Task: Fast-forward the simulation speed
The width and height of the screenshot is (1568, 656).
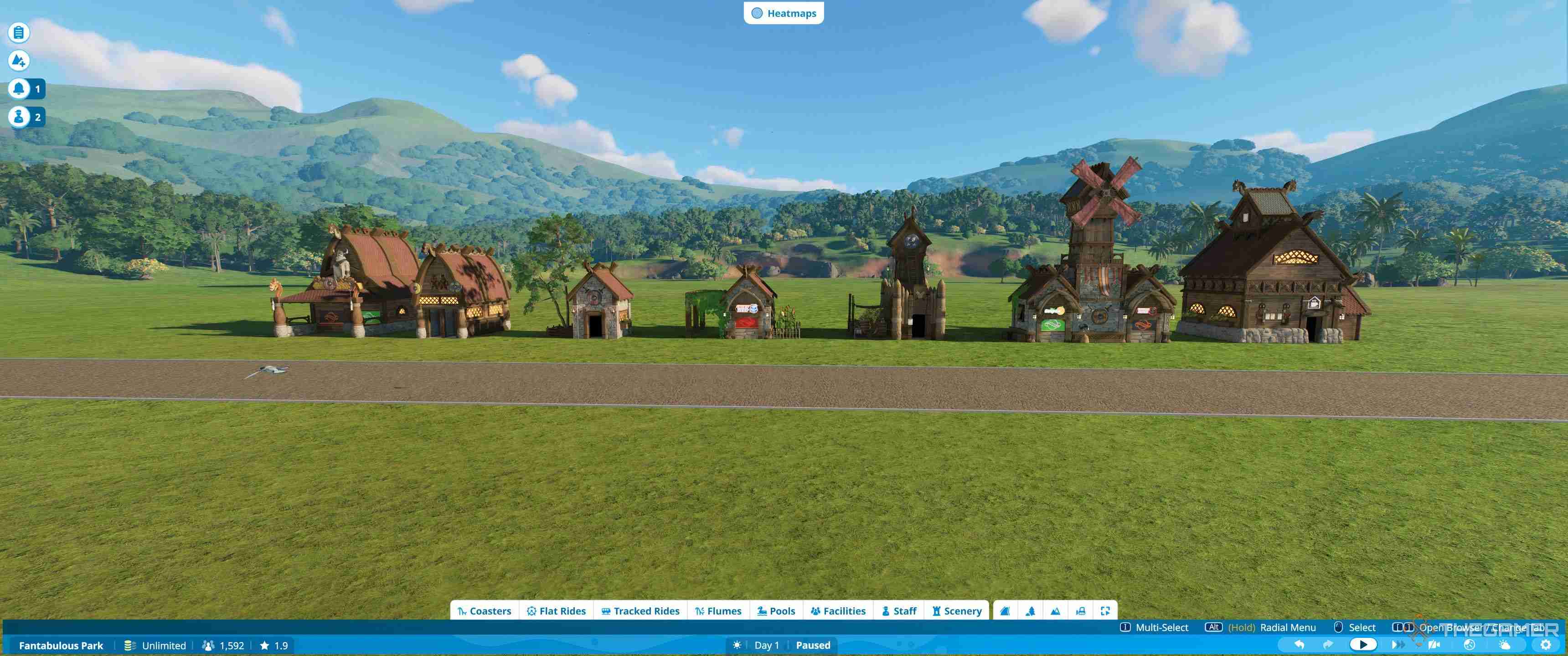Action: [x=1397, y=645]
